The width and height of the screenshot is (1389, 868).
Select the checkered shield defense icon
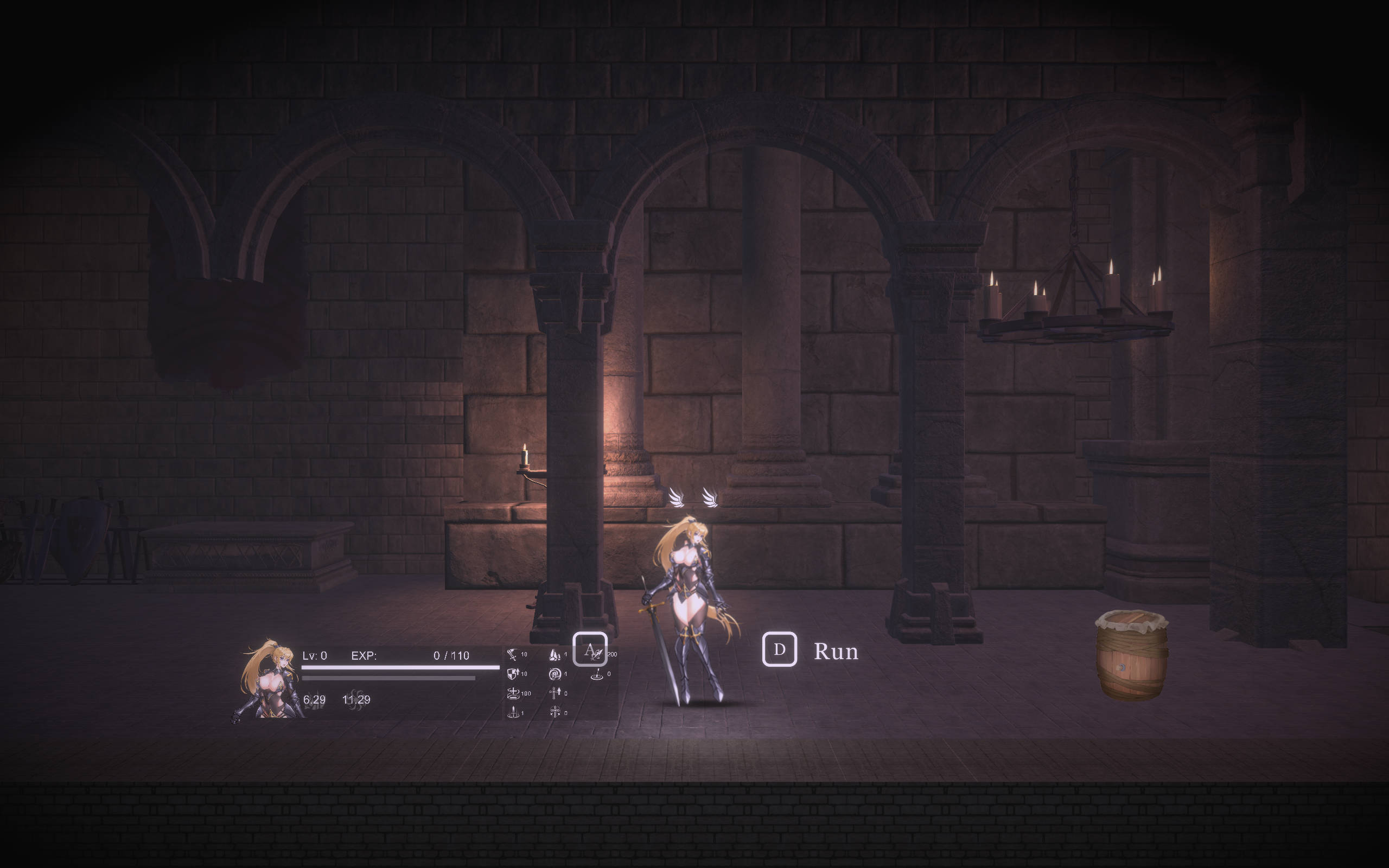(513, 674)
